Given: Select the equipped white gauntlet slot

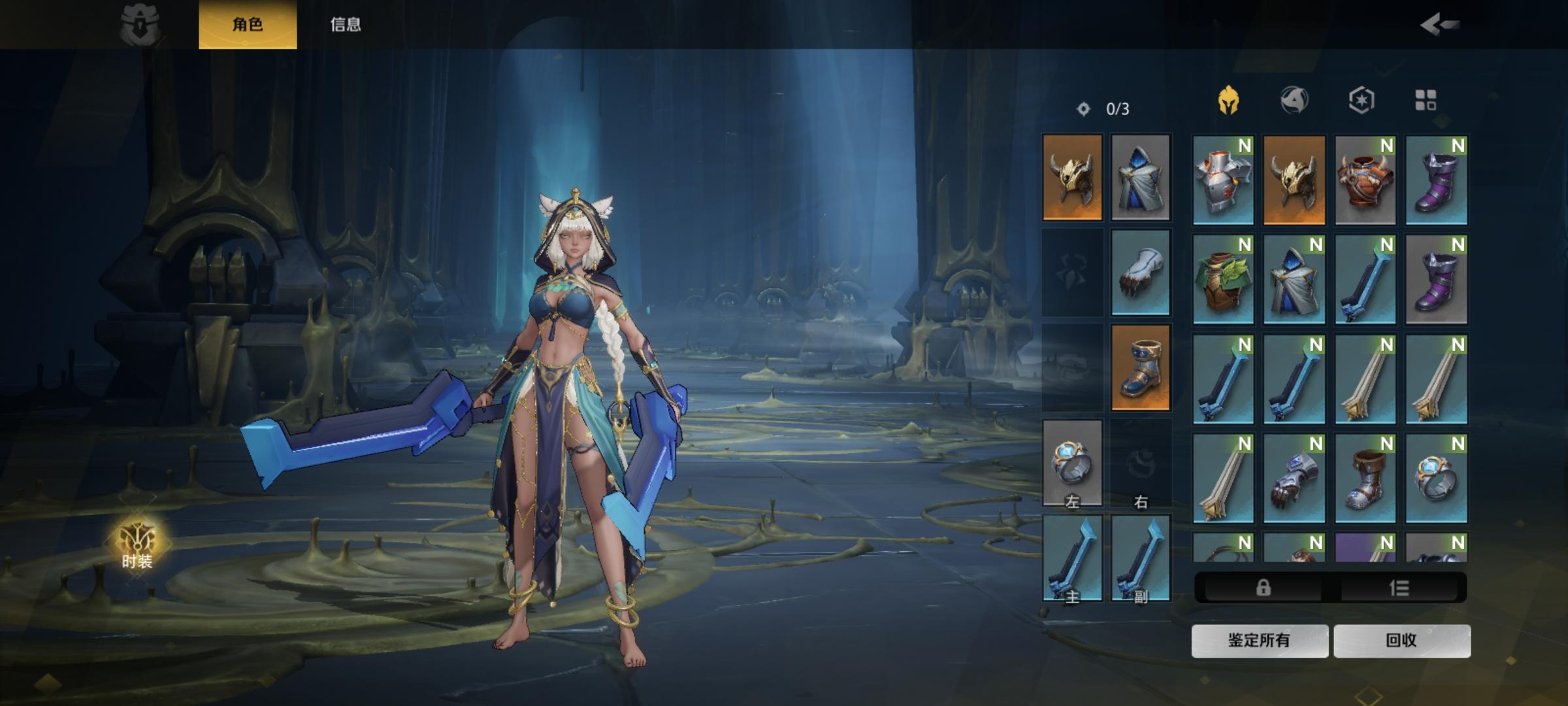Looking at the screenshot, I should (1140, 273).
